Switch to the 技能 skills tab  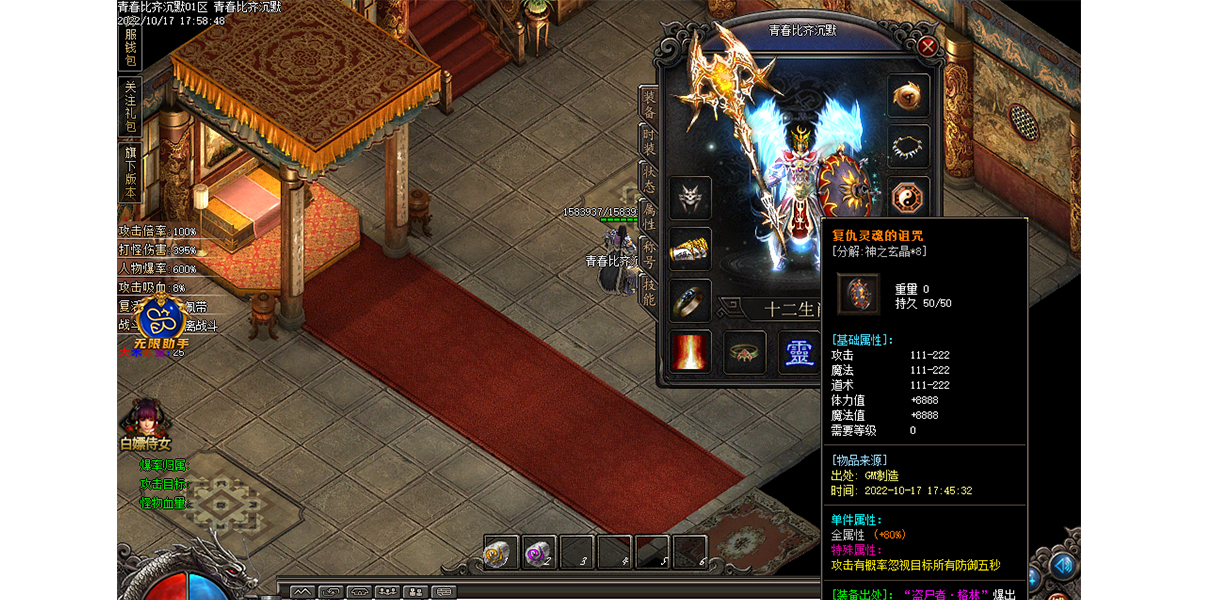pos(649,291)
